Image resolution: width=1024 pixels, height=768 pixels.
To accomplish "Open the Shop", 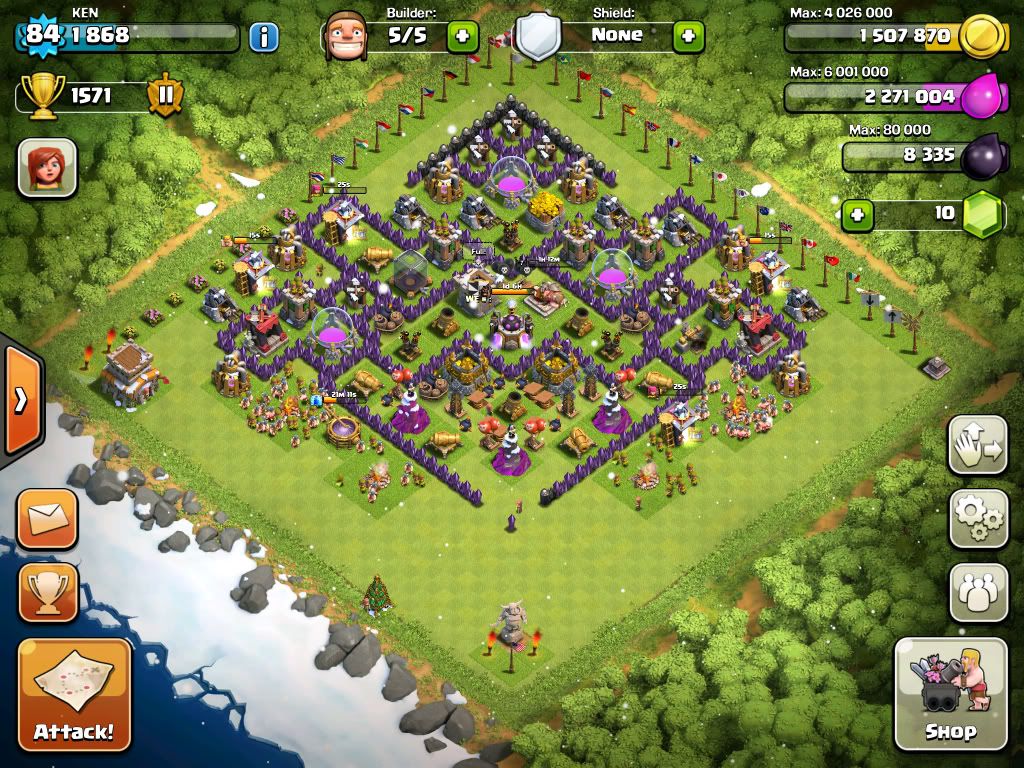I will [x=950, y=694].
